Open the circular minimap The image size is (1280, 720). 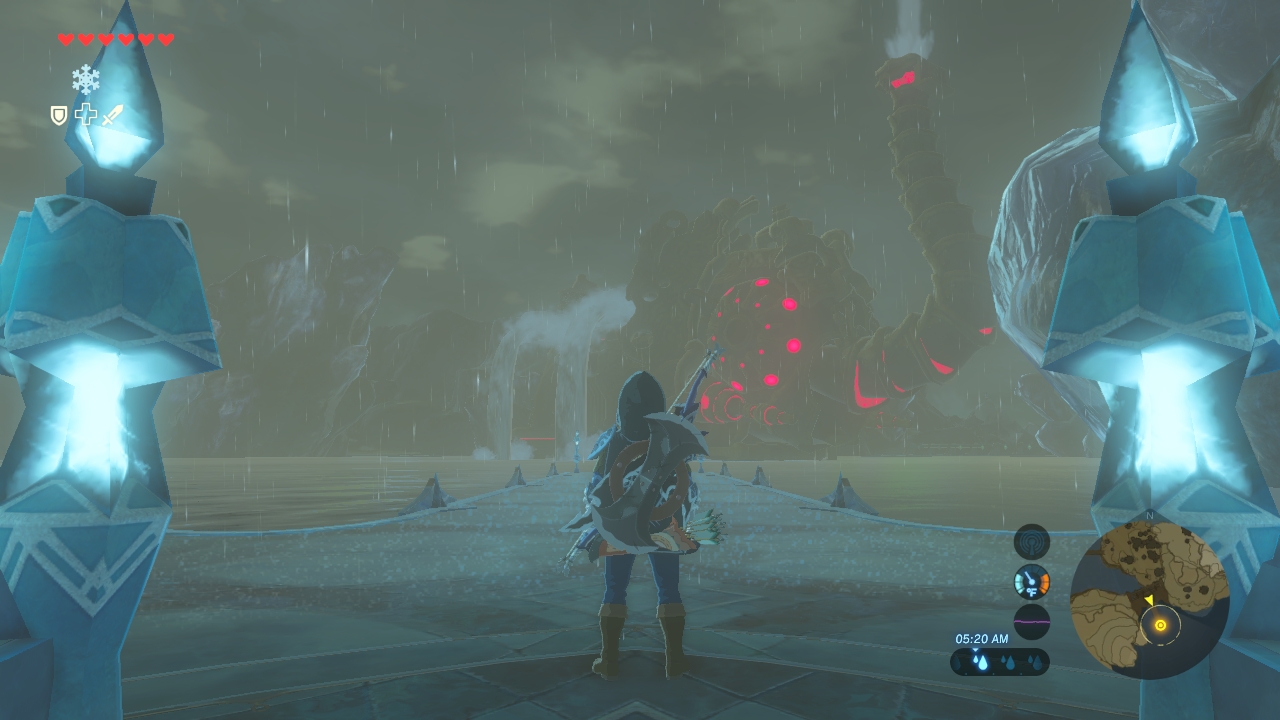[x=1149, y=599]
